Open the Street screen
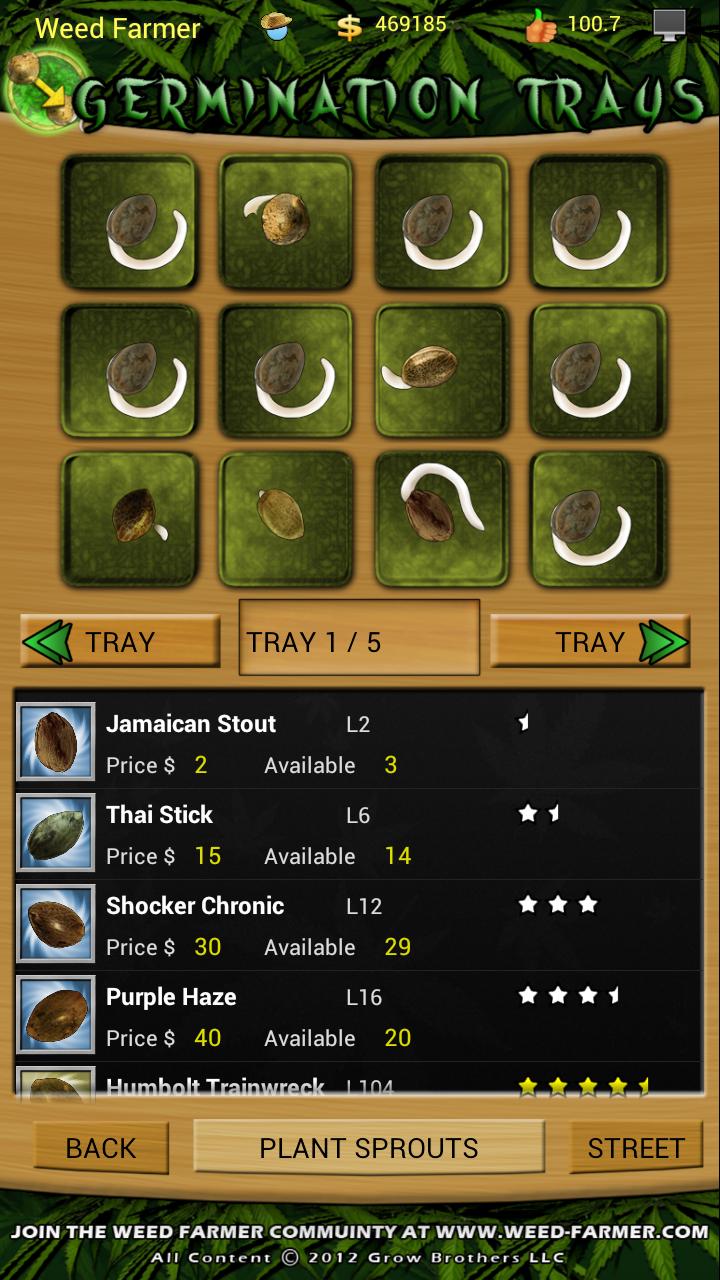720x1280 pixels. [x=636, y=1148]
